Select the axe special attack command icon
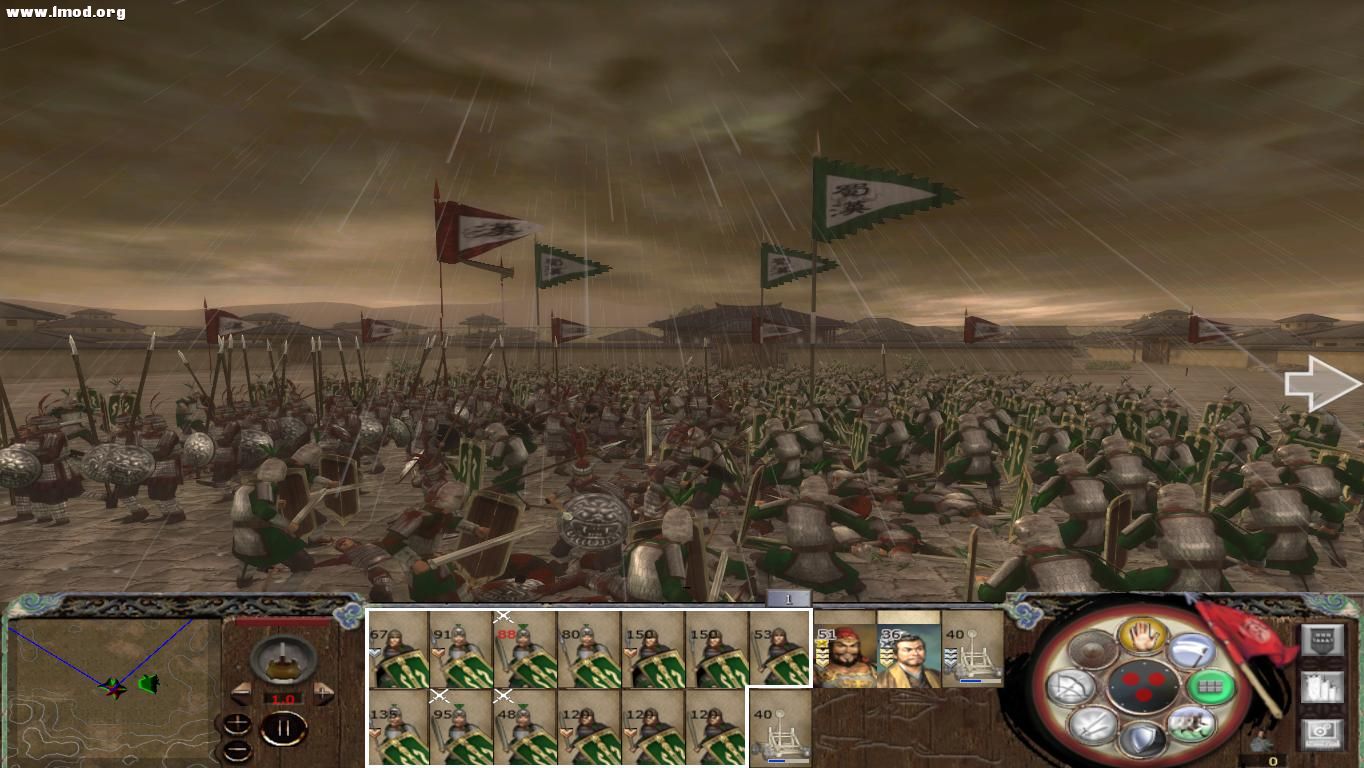 1193,652
